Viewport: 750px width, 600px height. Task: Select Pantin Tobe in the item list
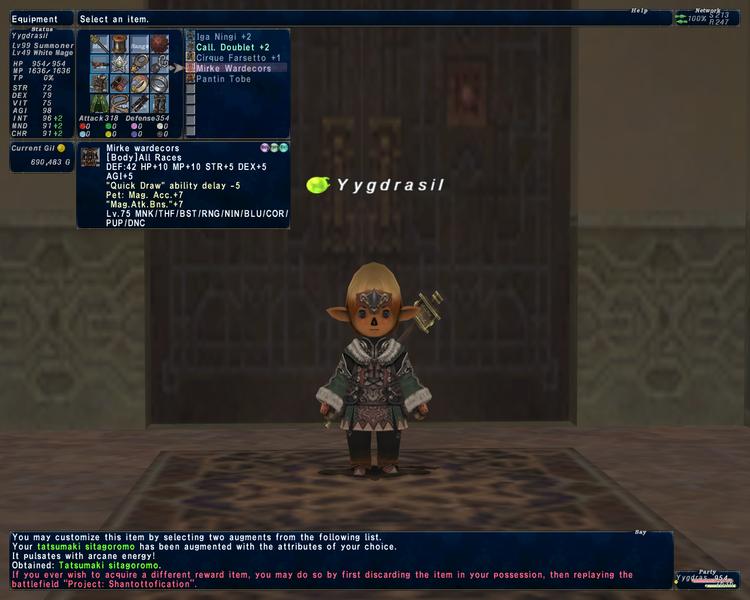point(224,79)
